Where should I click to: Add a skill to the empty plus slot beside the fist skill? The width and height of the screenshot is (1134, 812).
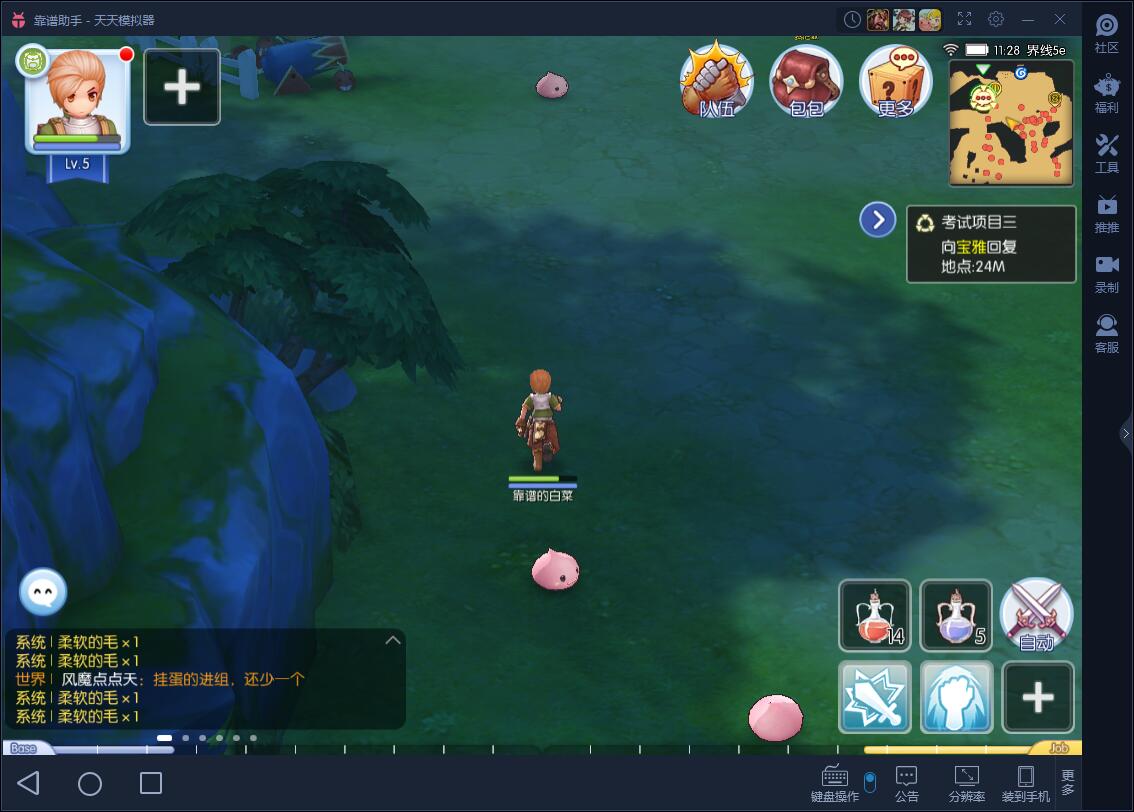pos(1037,697)
